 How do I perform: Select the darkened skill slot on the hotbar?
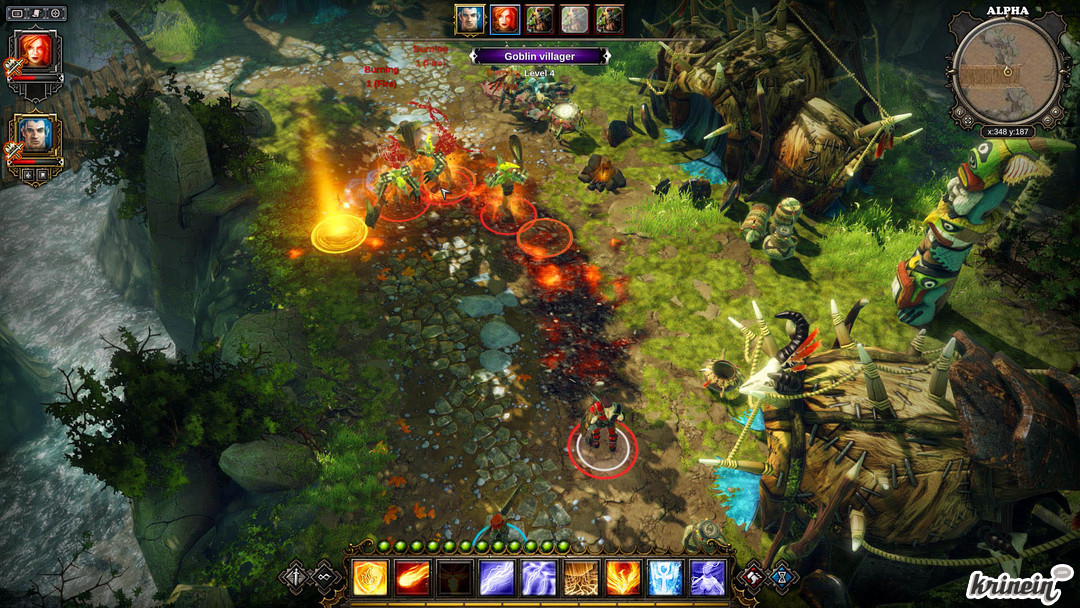pos(454,577)
